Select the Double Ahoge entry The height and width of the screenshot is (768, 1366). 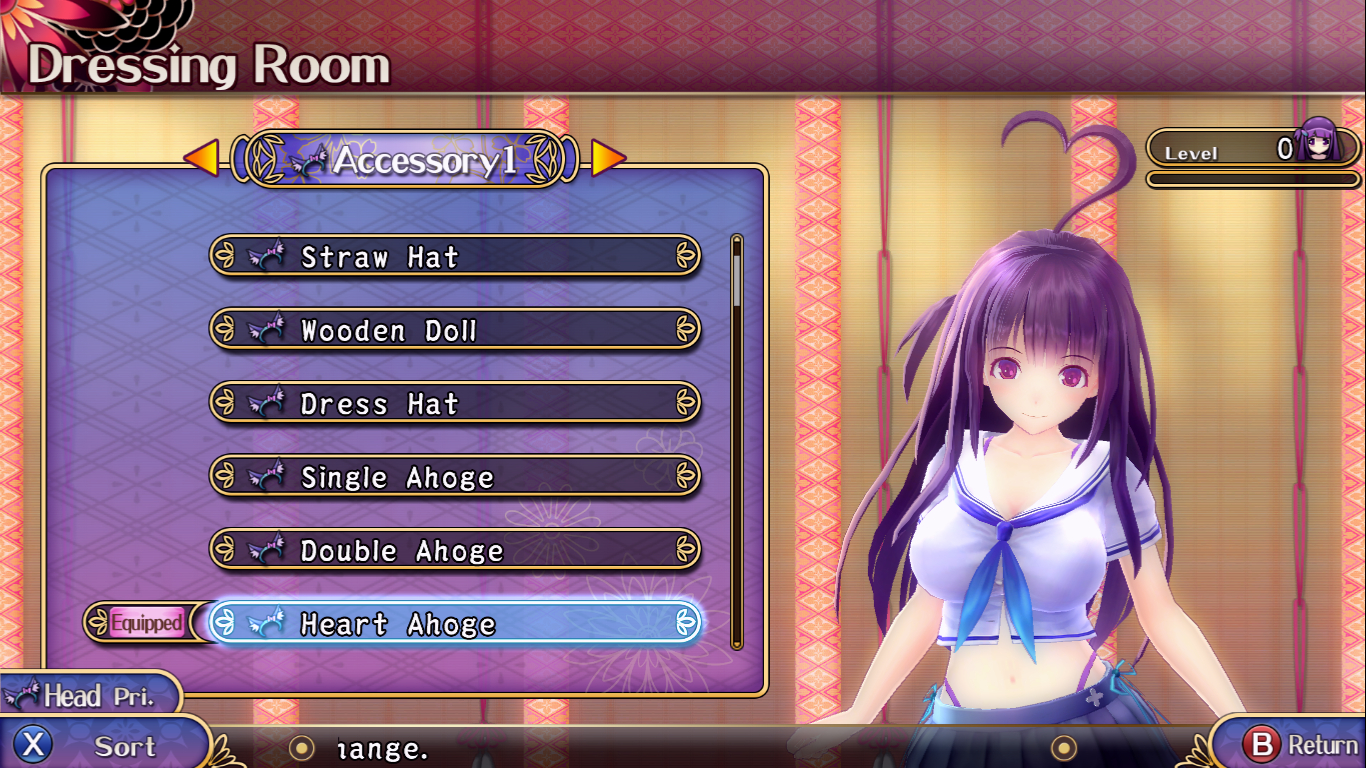coord(455,550)
